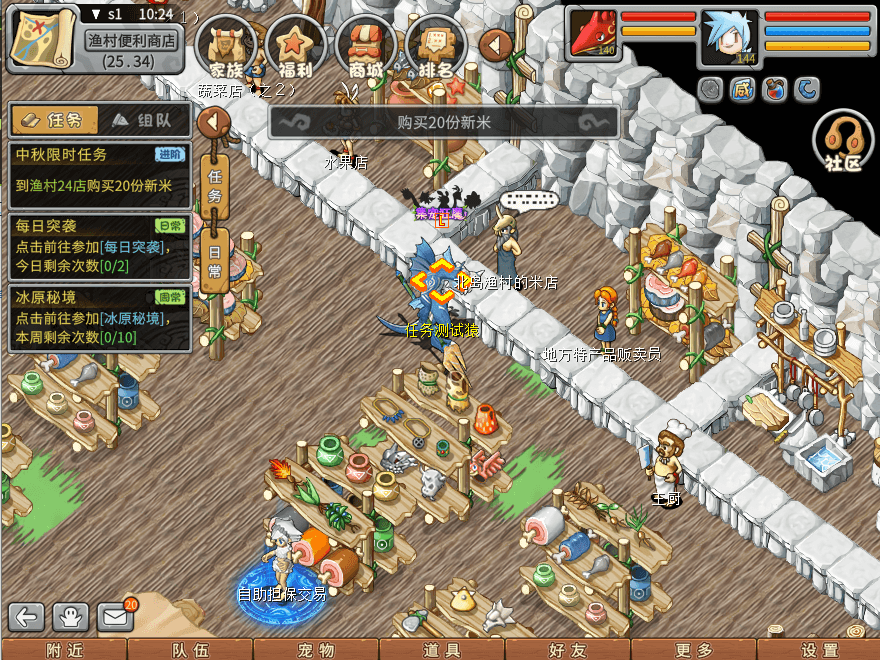Open the 福利 welfare rewards
The width and height of the screenshot is (880, 660).
(296, 45)
